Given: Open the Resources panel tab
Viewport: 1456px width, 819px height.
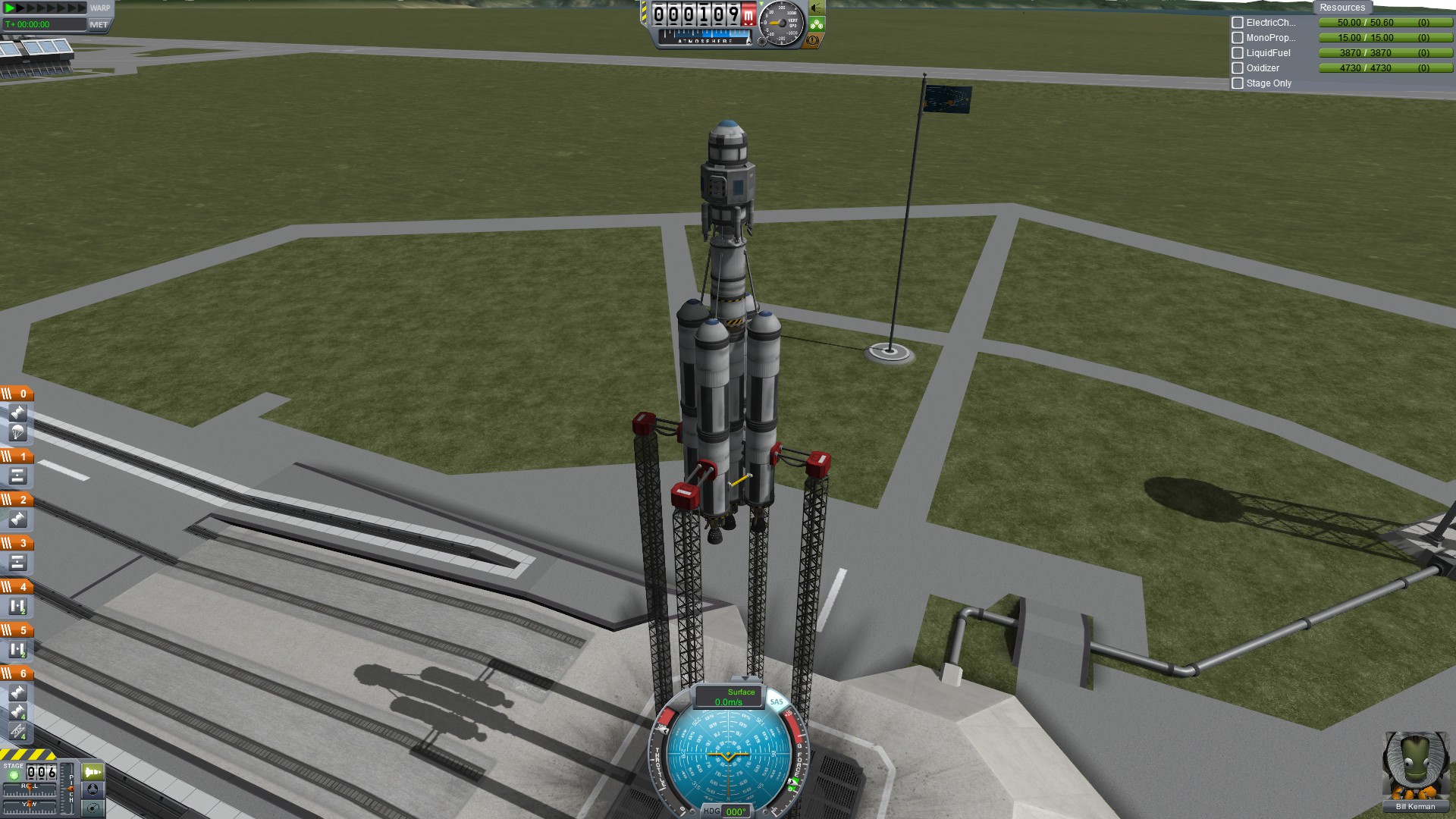Looking at the screenshot, I should [1341, 8].
